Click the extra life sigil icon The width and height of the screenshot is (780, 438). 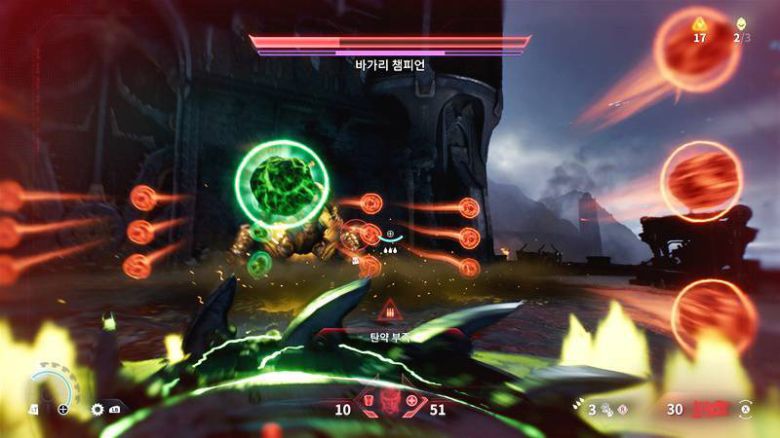click(741, 23)
